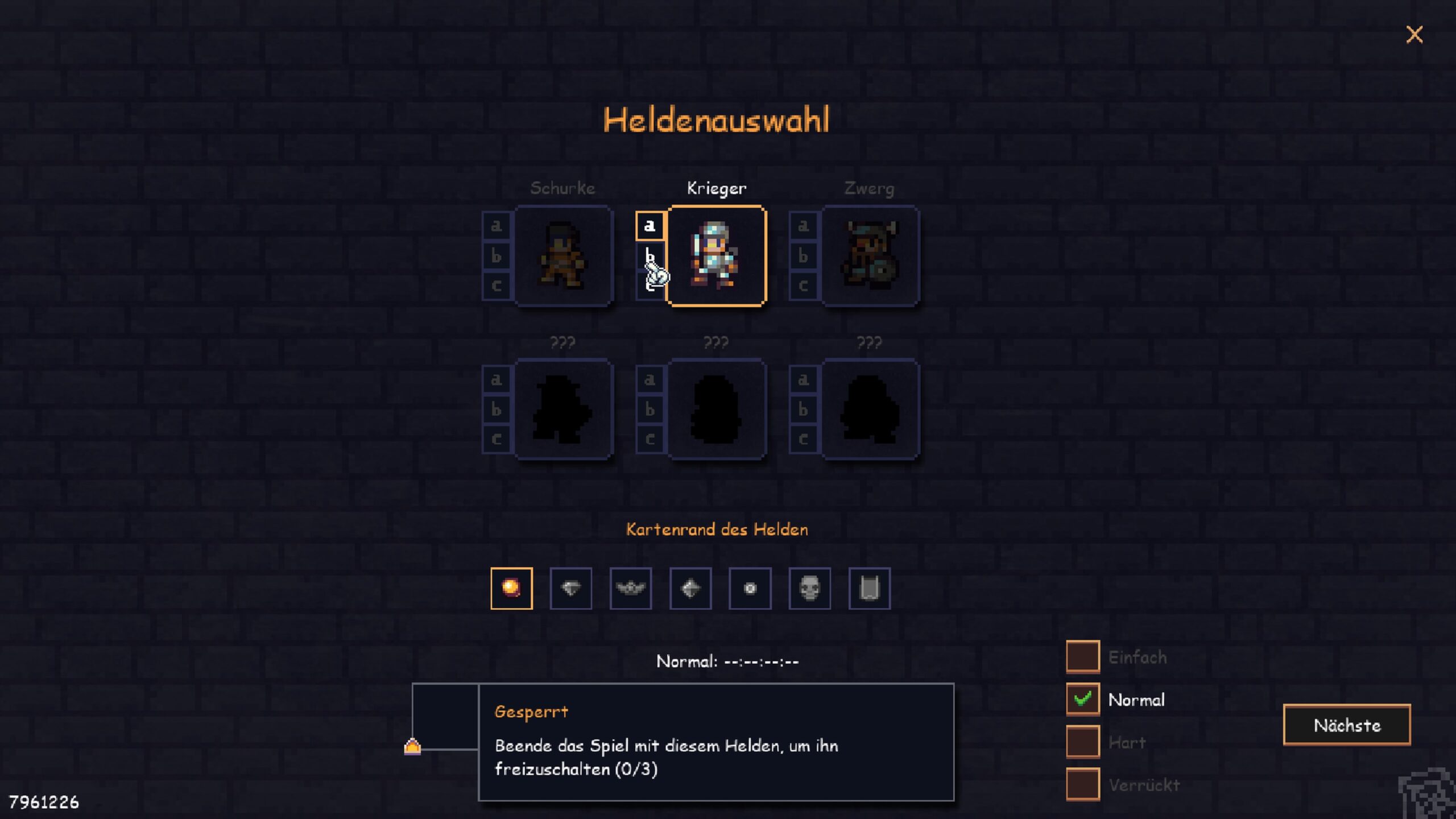This screenshot has height=819, width=1456.
Task: Switch to Schurke variant b
Action: tap(496, 256)
